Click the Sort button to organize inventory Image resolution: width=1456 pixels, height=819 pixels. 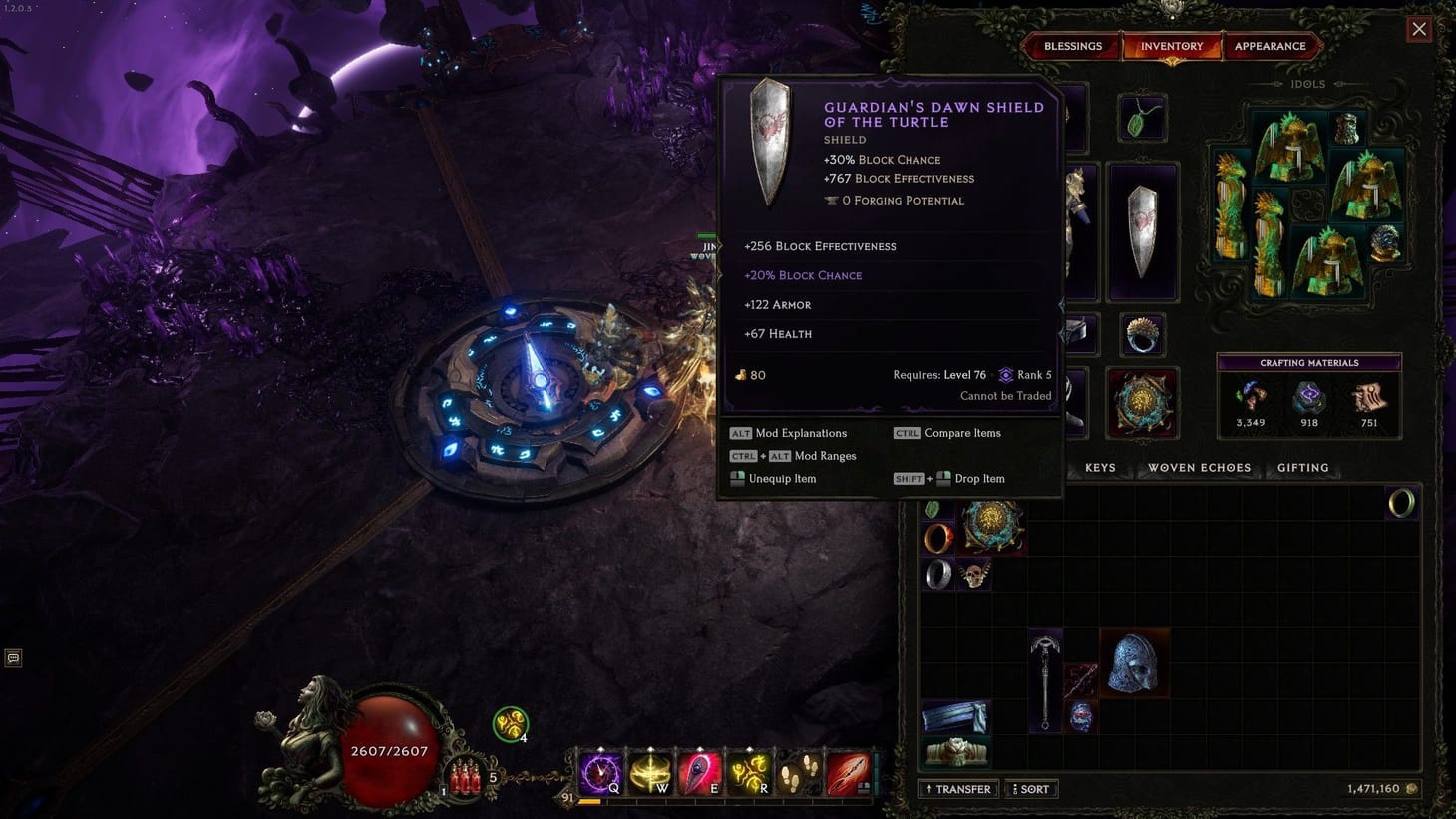pos(1031,788)
